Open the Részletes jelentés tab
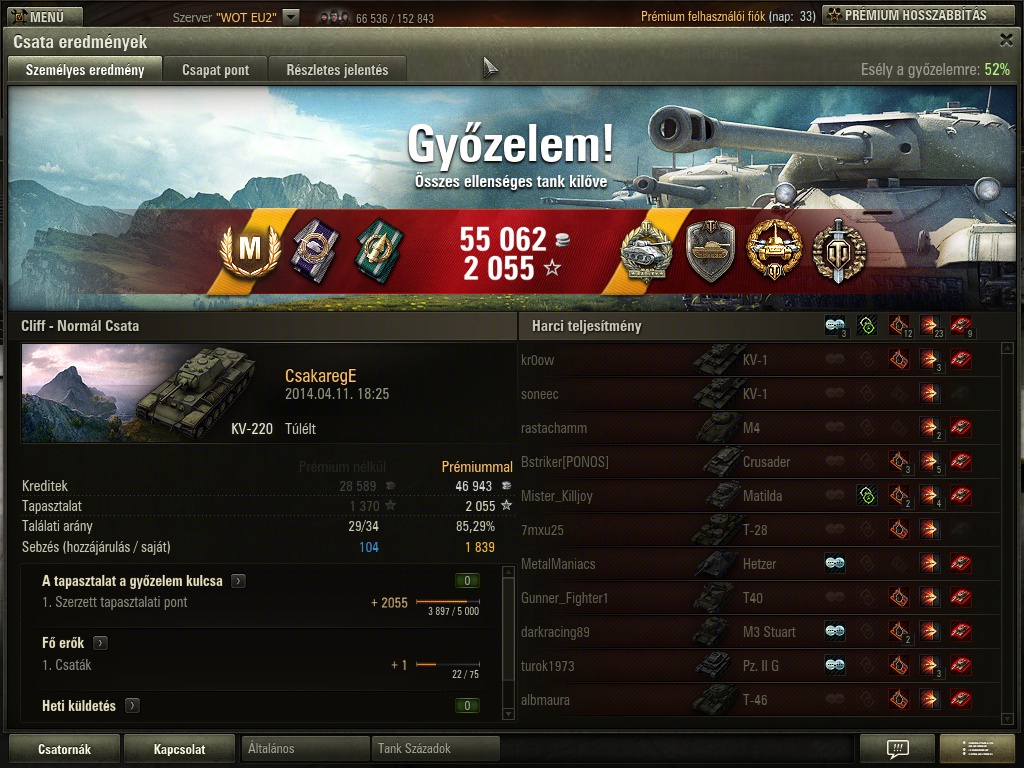Image resolution: width=1024 pixels, height=768 pixels. 337,70
